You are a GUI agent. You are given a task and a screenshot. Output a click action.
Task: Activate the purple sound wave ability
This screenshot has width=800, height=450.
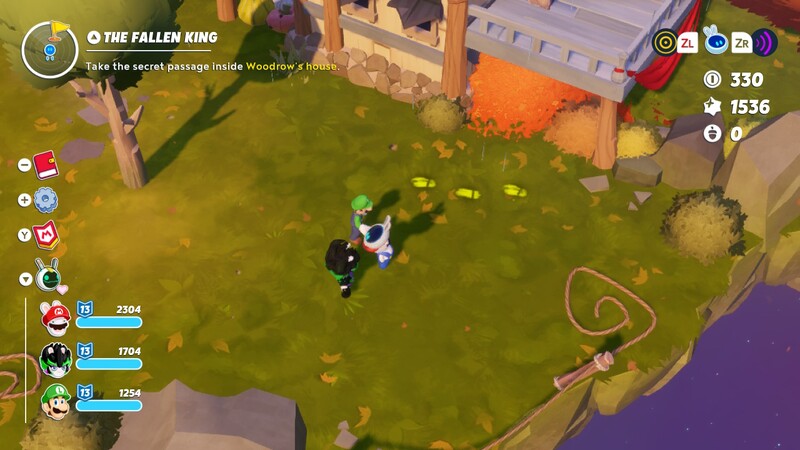765,42
